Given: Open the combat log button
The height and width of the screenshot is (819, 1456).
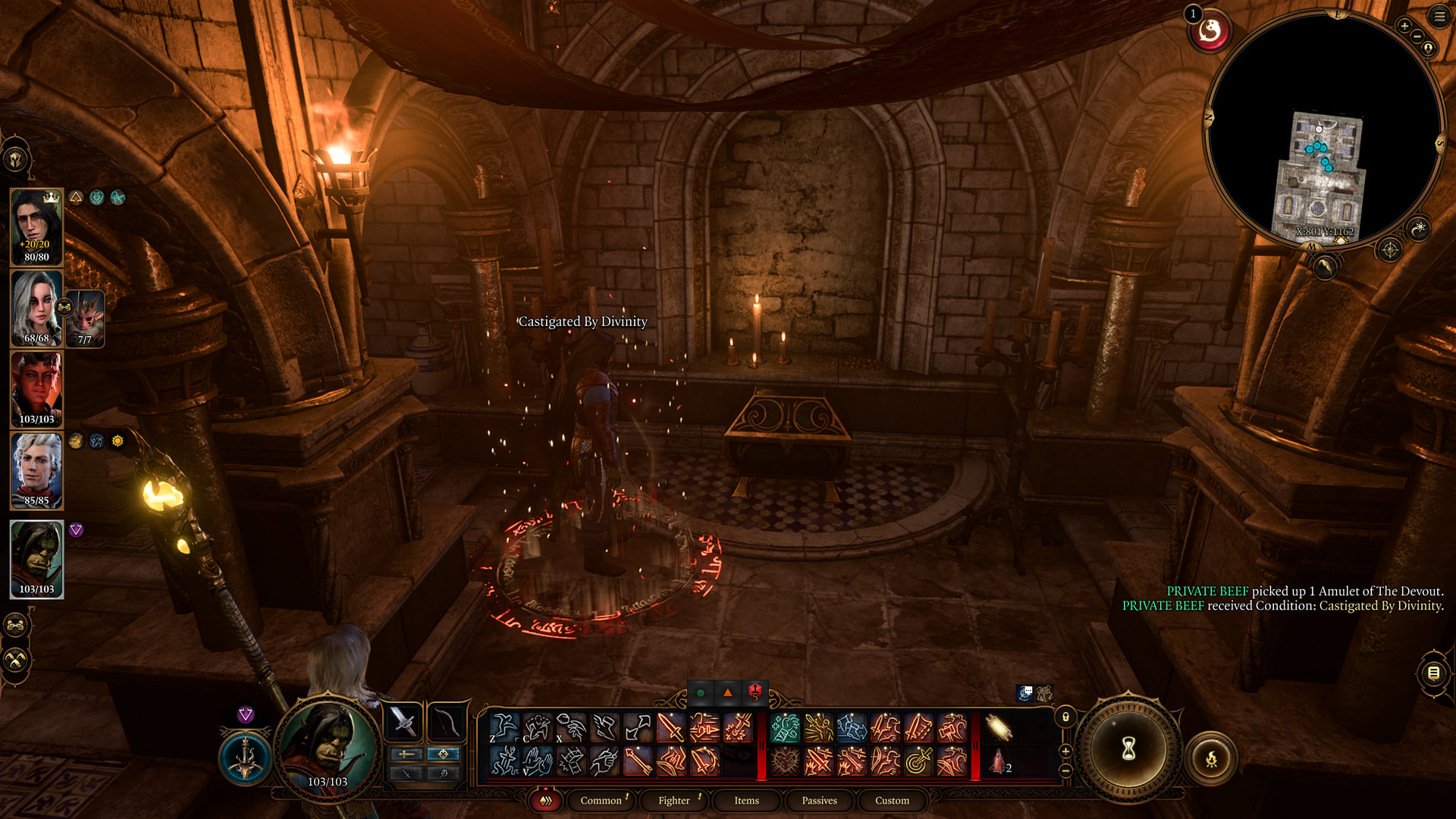Looking at the screenshot, I should tap(1433, 673).
